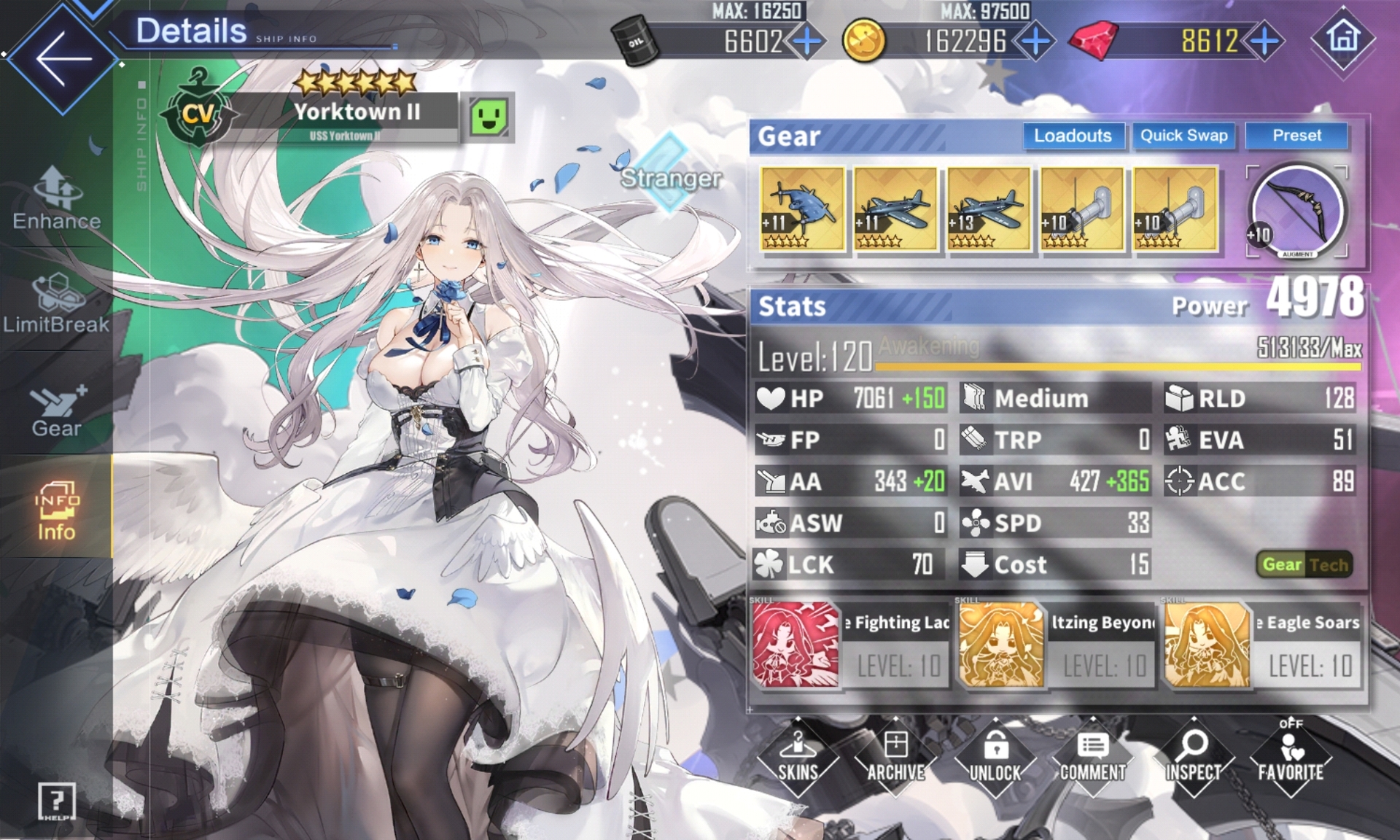Toggle the Gear/Tech stats switch
Image resolution: width=1400 pixels, height=840 pixels.
pos(1304,564)
